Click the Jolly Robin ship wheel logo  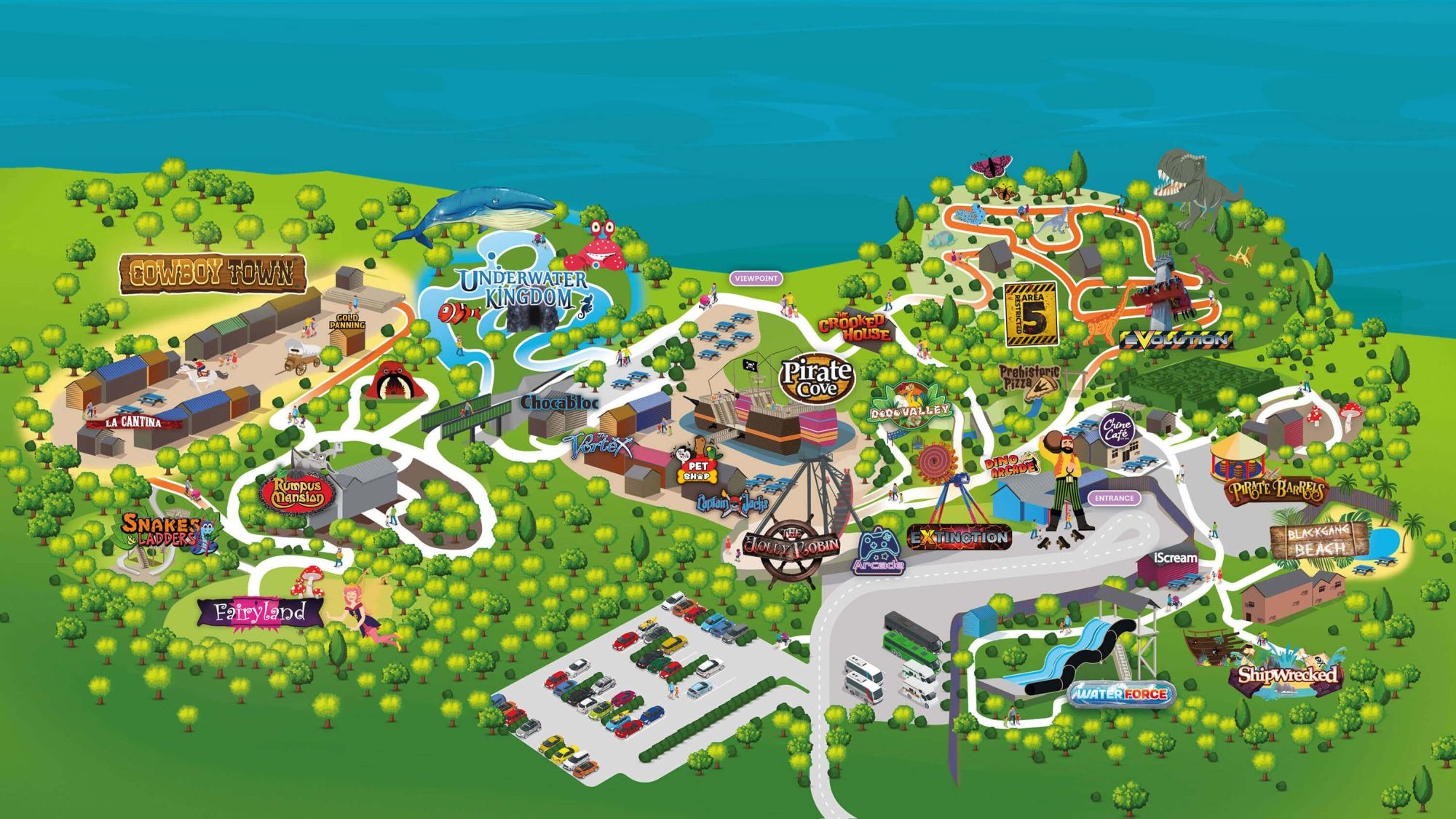(791, 546)
